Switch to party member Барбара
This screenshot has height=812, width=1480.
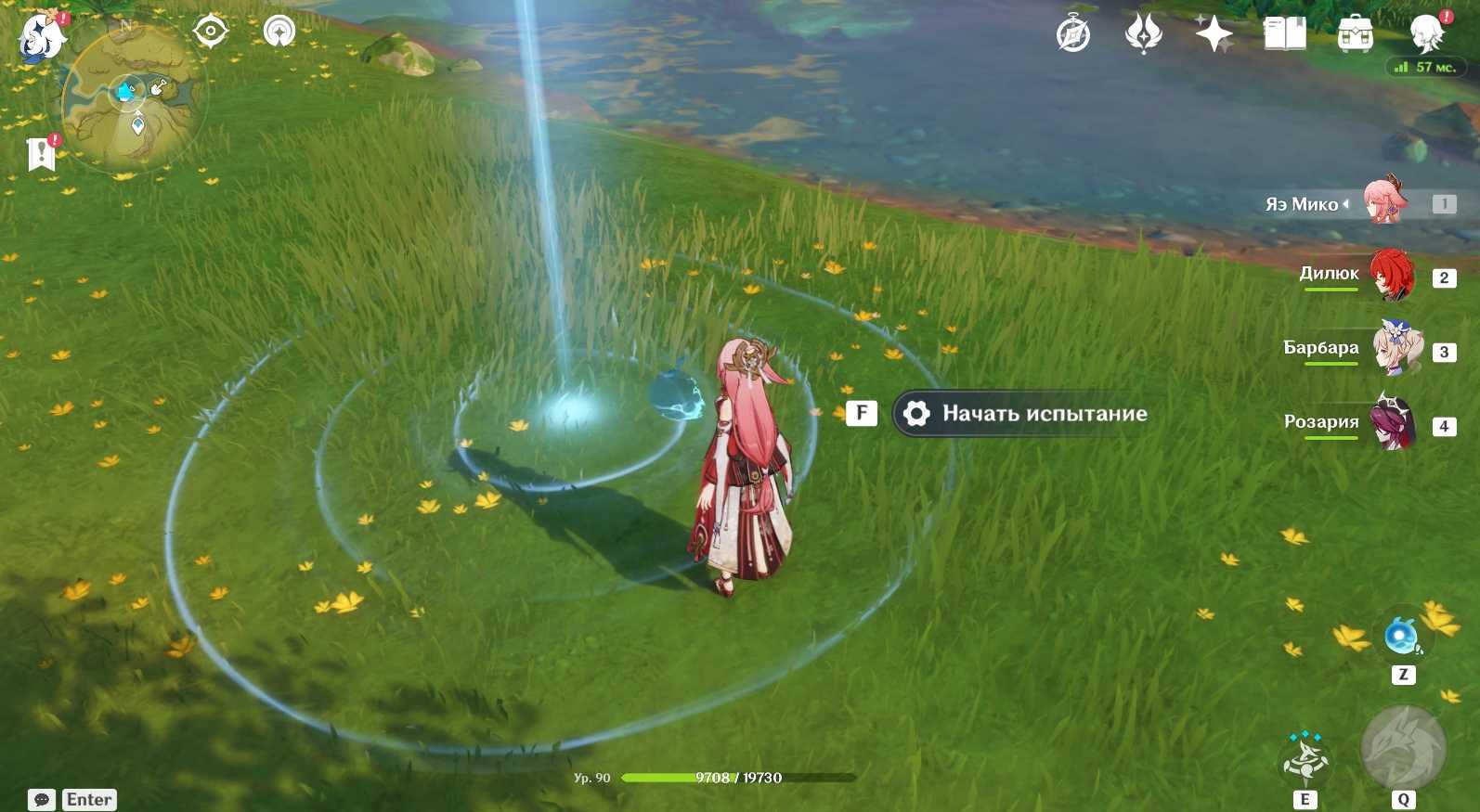pyautogui.click(x=1396, y=349)
